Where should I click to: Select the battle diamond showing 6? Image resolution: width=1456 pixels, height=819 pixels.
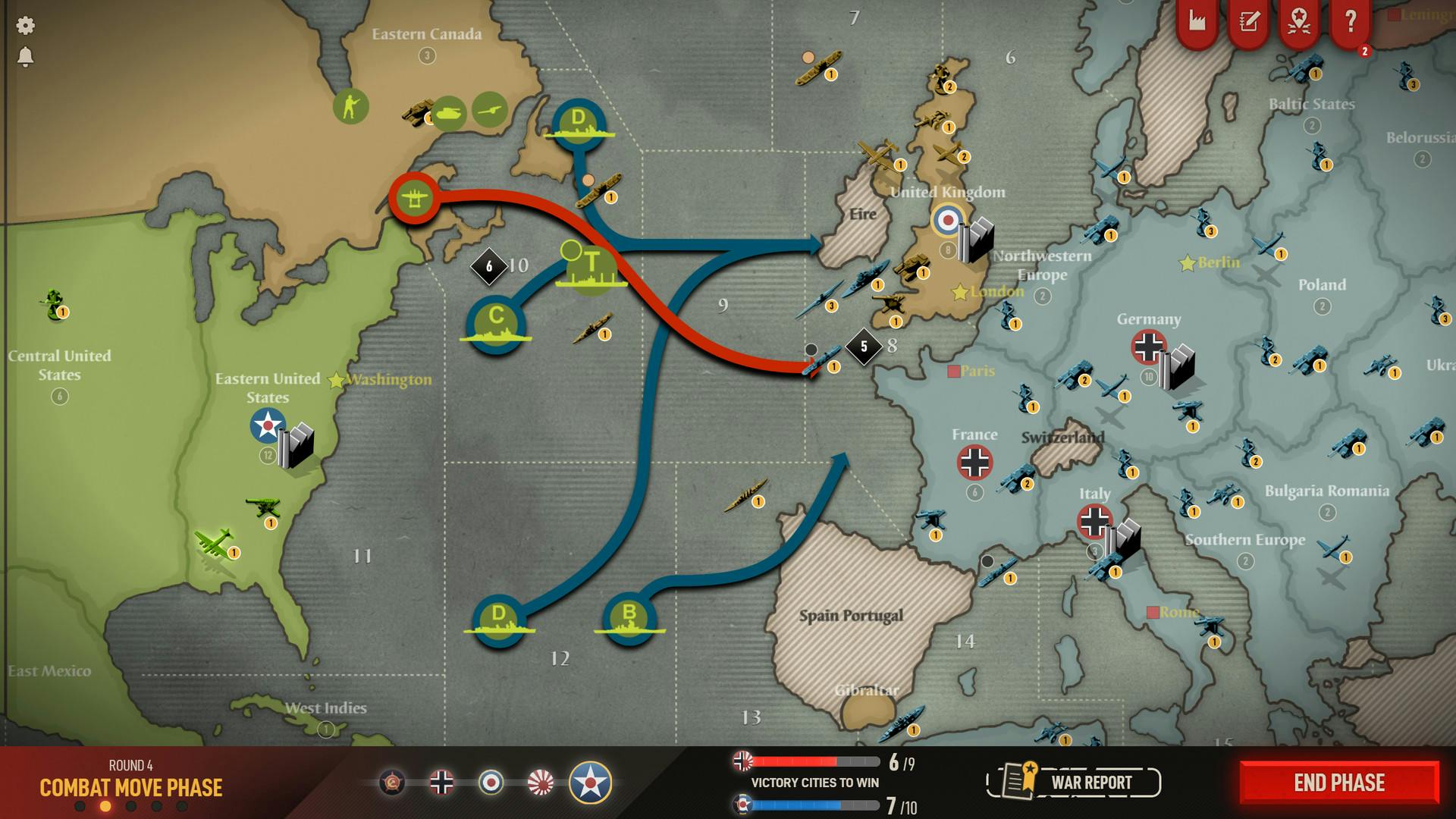[x=491, y=267]
